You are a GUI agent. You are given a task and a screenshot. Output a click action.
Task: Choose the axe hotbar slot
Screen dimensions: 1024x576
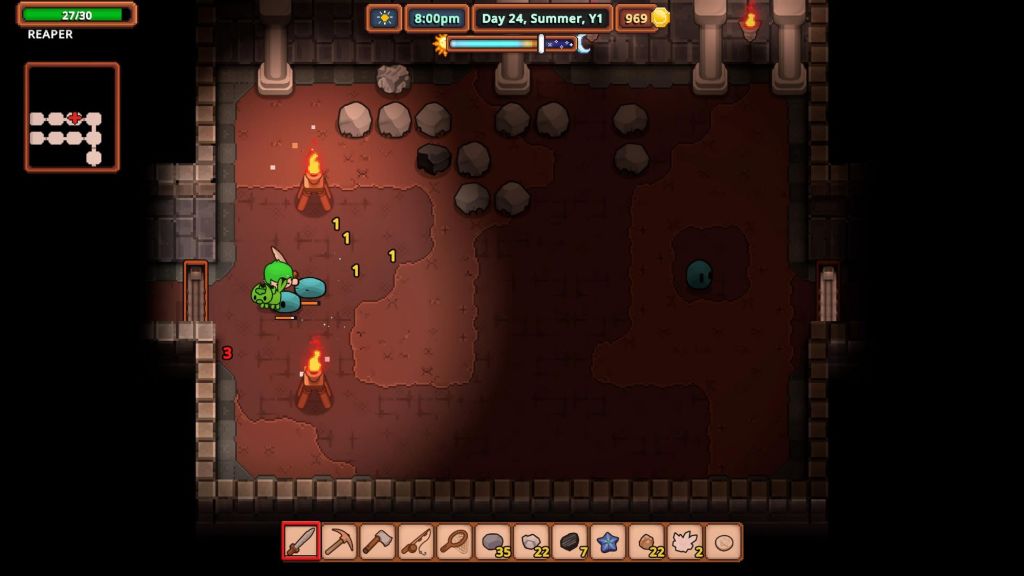coord(378,542)
